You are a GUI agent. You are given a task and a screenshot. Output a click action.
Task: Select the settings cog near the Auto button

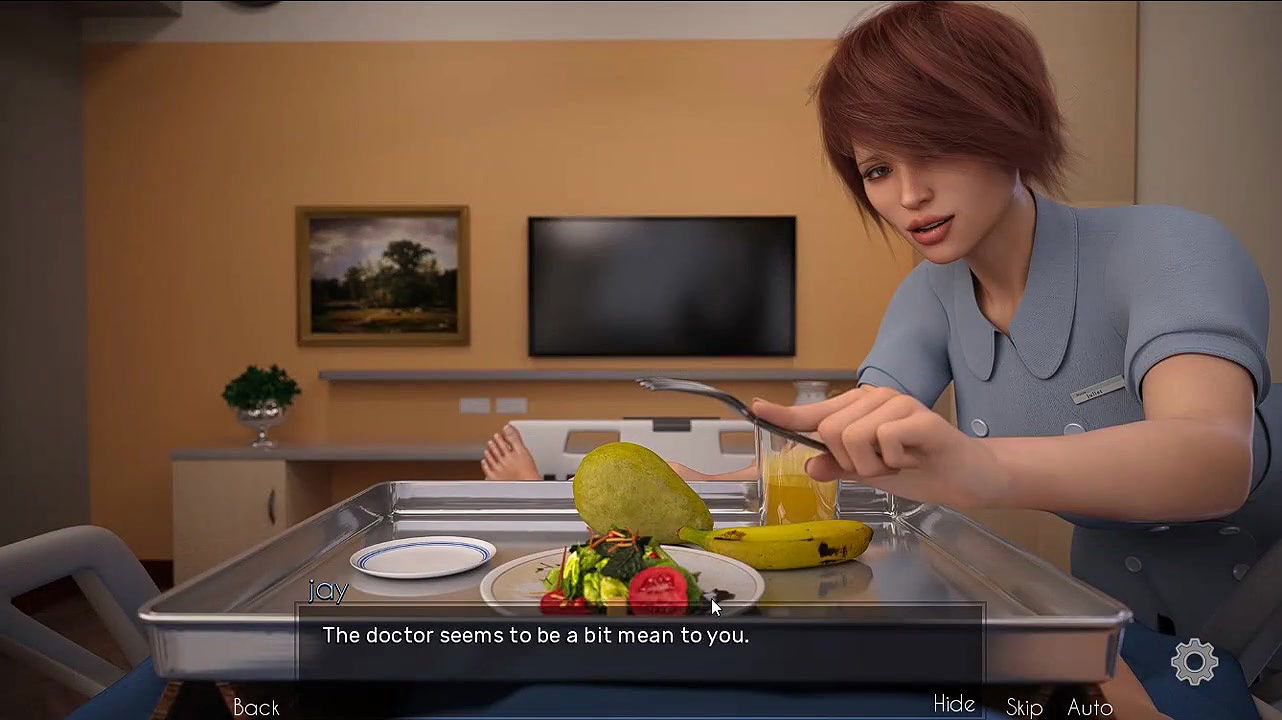point(1194,661)
